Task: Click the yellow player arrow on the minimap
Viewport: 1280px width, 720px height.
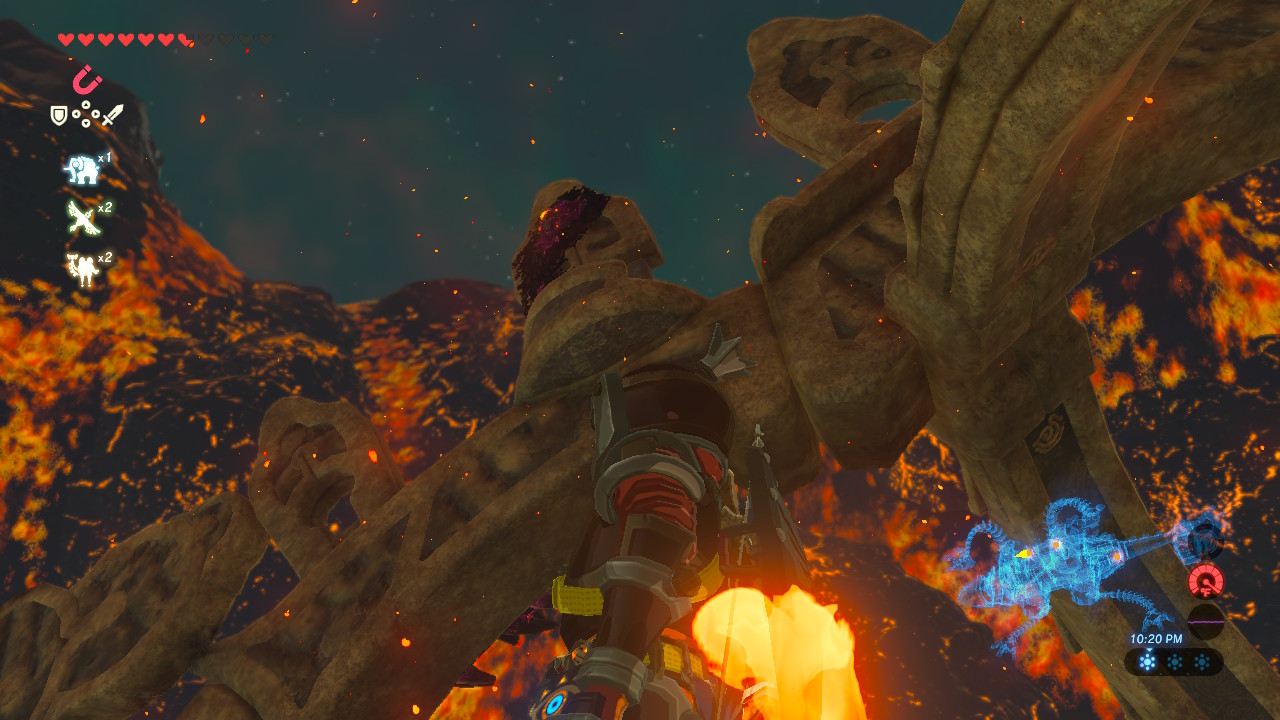Action: coord(1021,554)
